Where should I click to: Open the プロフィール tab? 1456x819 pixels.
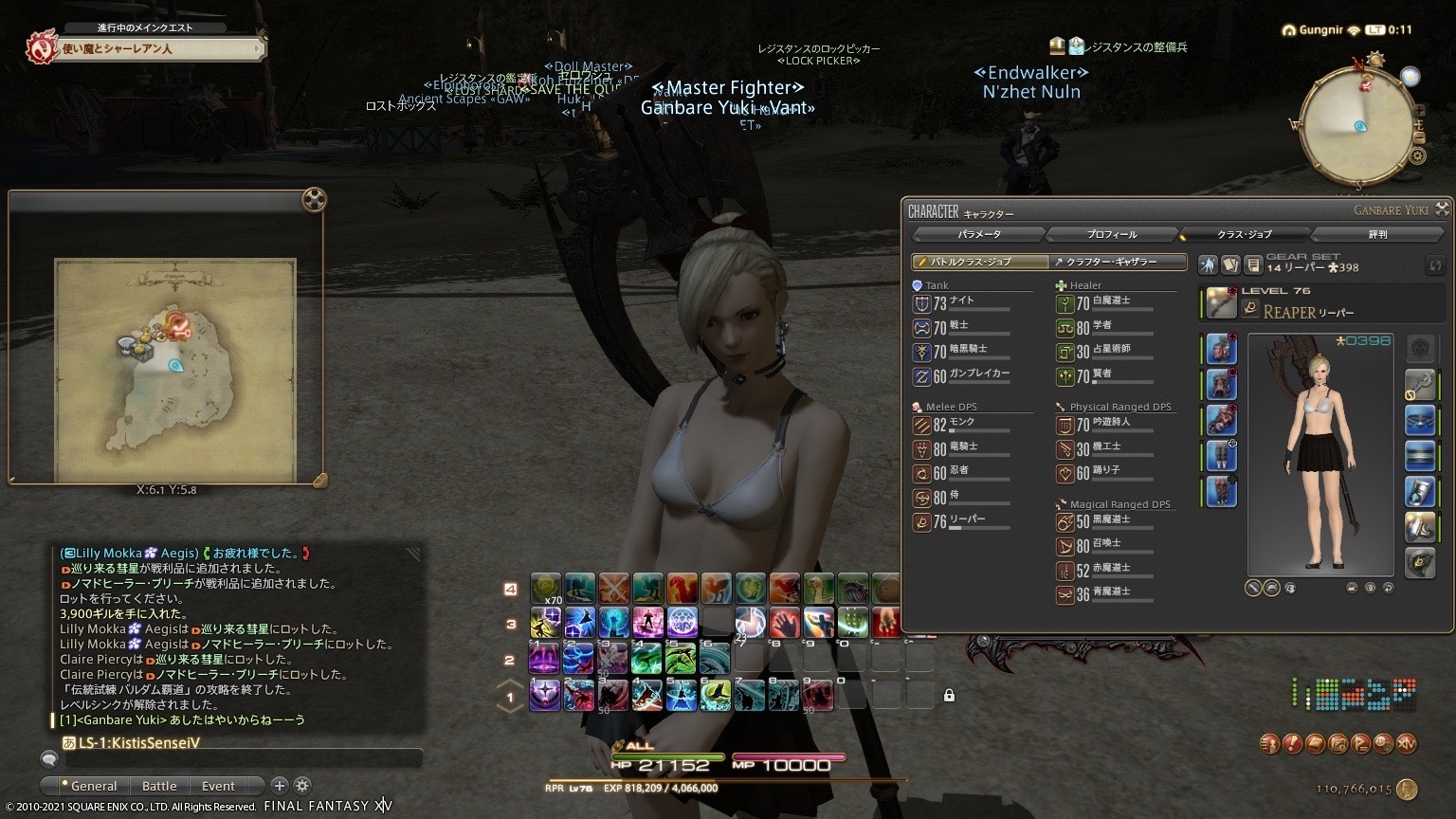click(1112, 234)
